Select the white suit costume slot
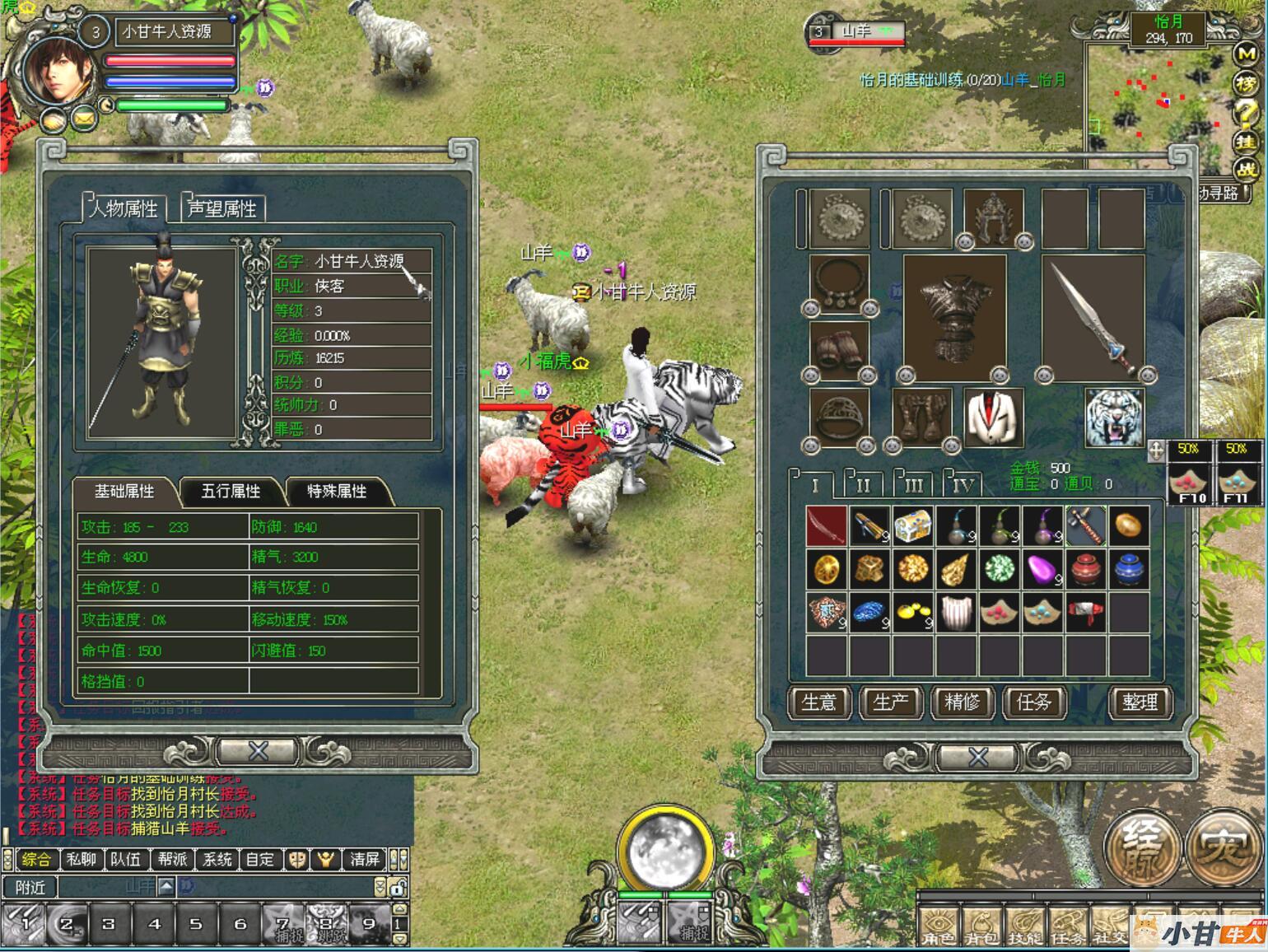This screenshot has height=952, width=1268. [x=994, y=418]
